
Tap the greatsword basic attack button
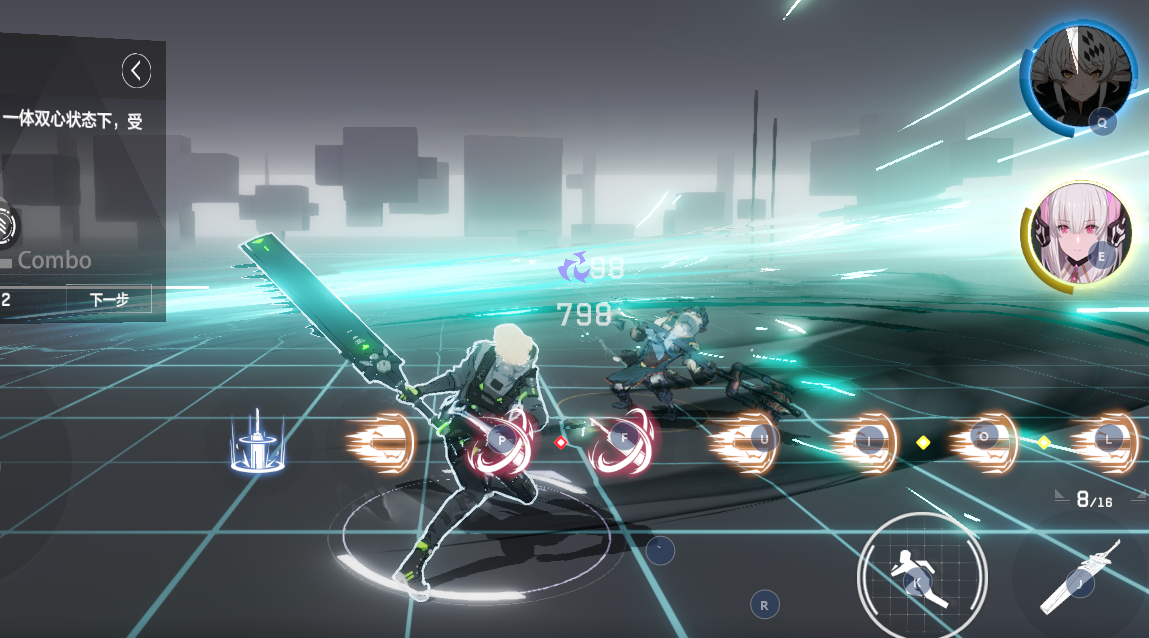(1079, 577)
